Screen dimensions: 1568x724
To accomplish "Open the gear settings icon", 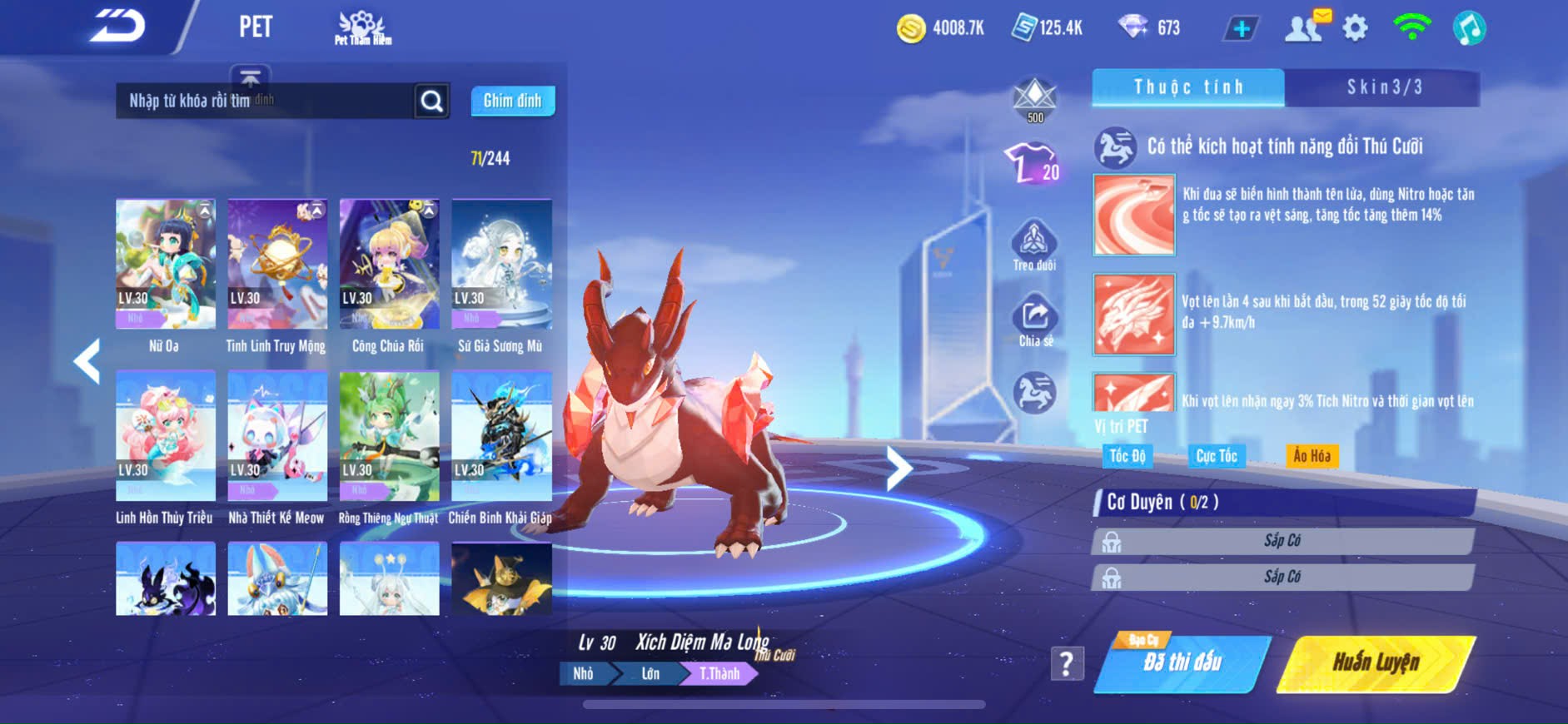I will 1355,28.
